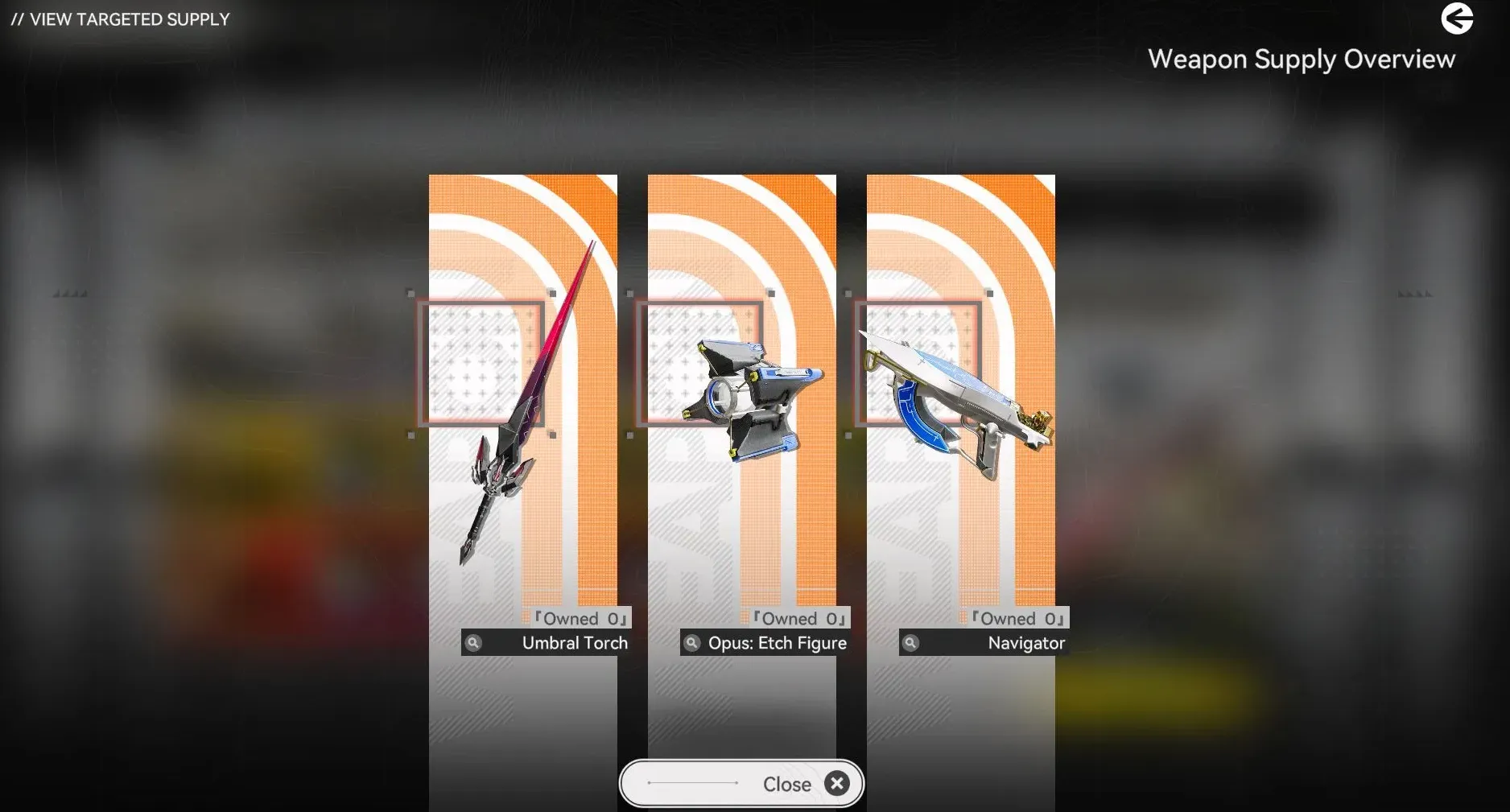Click the Owned 0 counter under Navigator
The height and width of the screenshot is (812, 1510).
1017,618
